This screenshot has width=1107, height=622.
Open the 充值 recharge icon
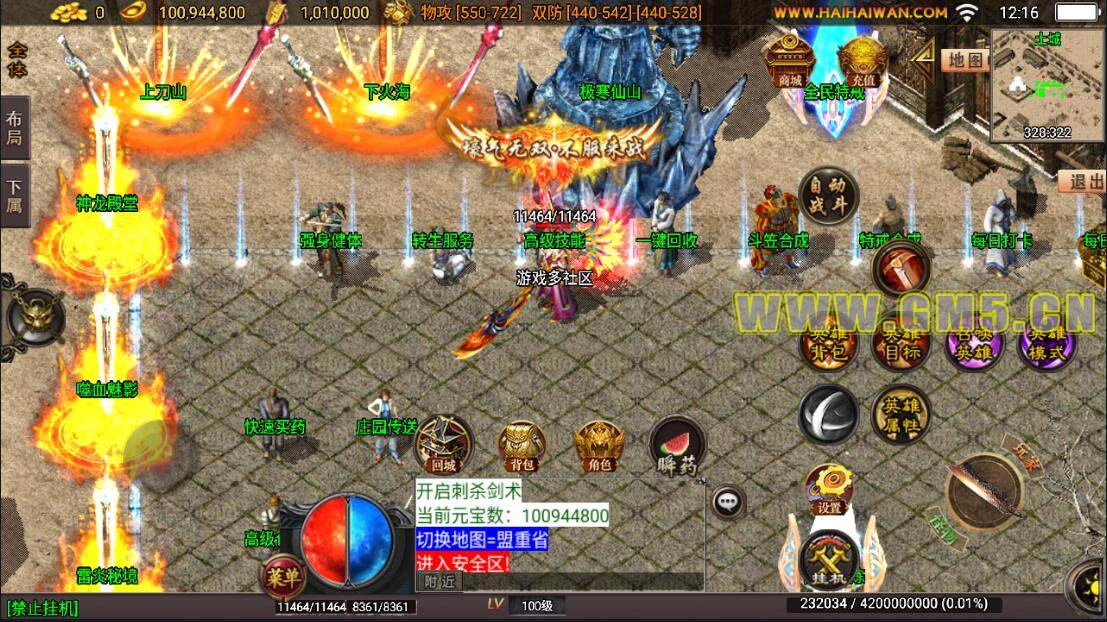(862, 60)
